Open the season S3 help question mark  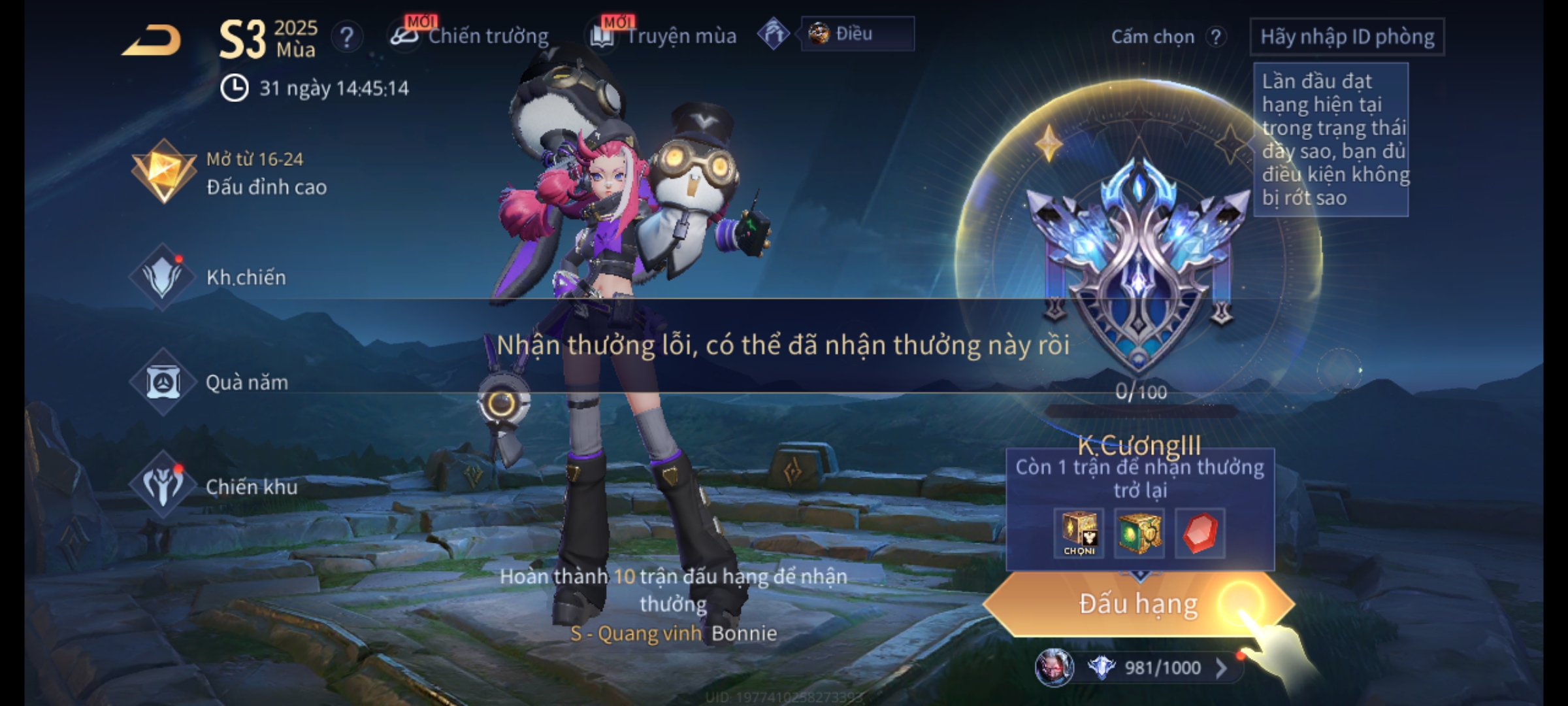(347, 37)
